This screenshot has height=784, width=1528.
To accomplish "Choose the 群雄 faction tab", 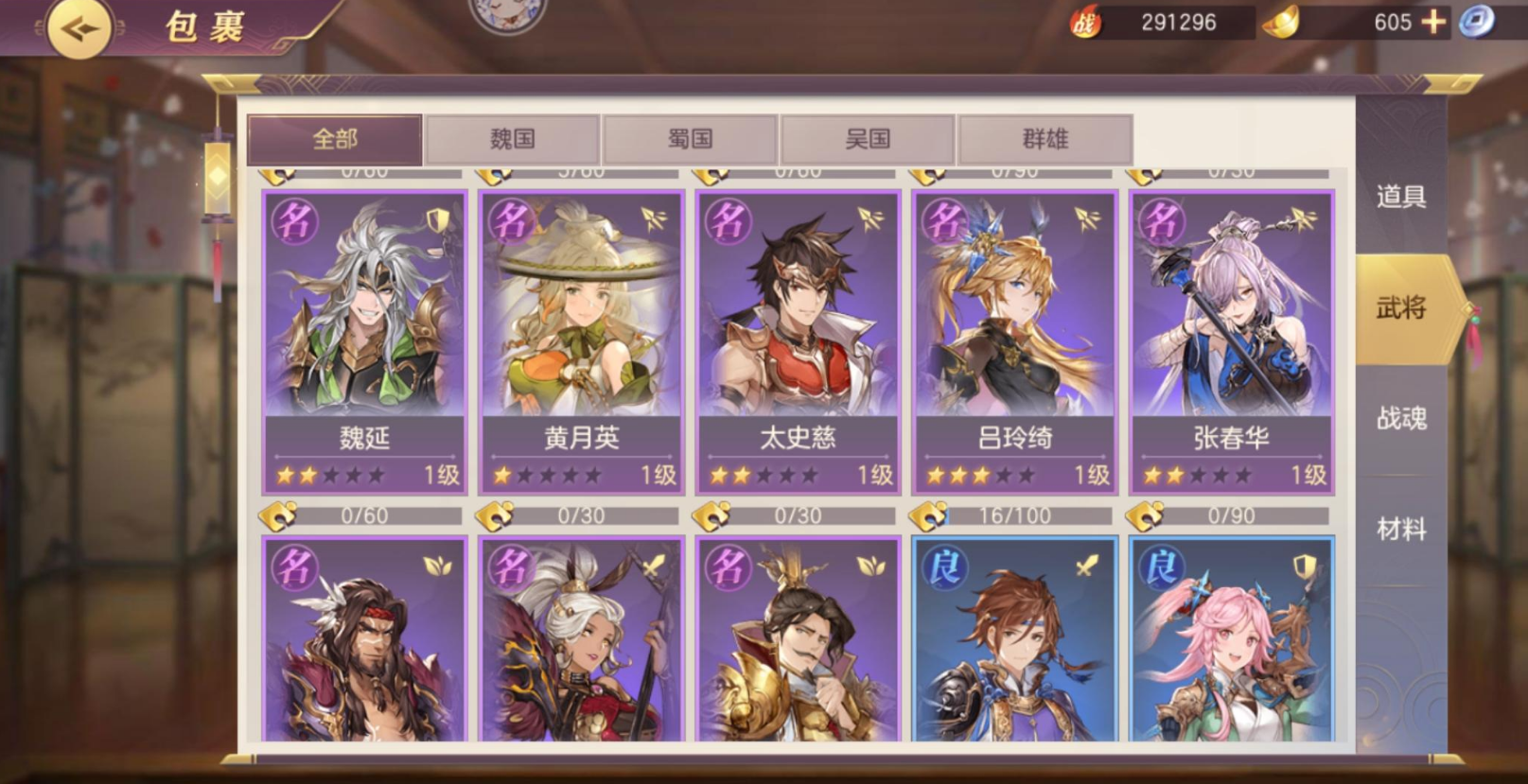I will pyautogui.click(x=1045, y=140).
